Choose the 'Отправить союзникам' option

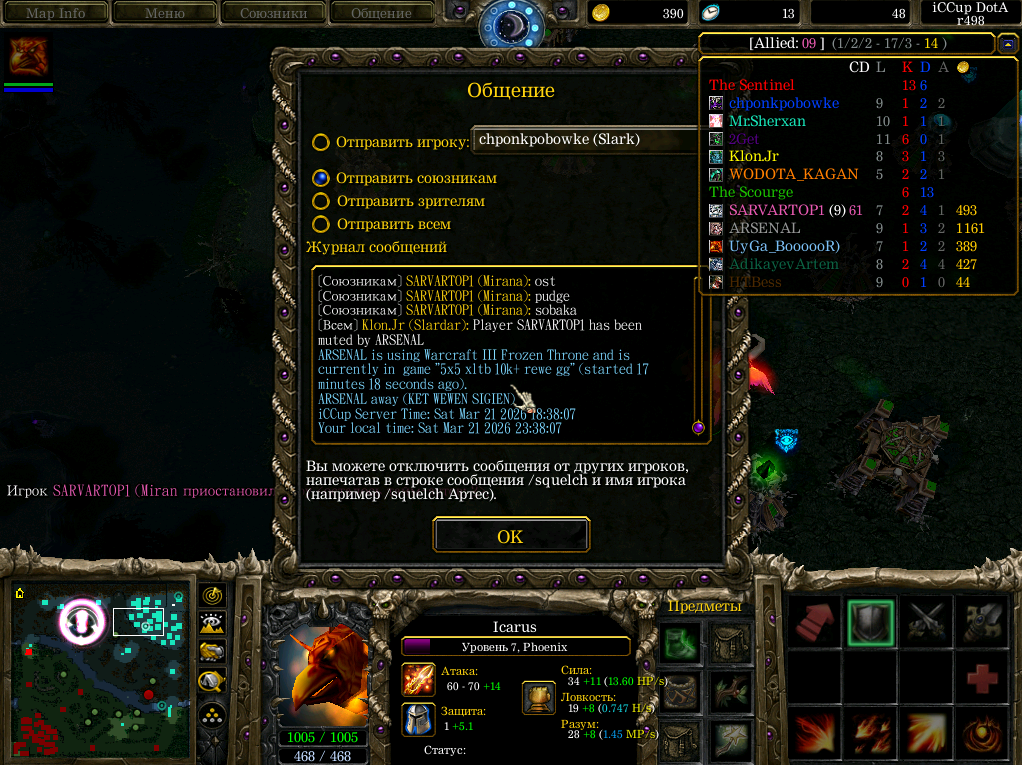click(x=321, y=178)
